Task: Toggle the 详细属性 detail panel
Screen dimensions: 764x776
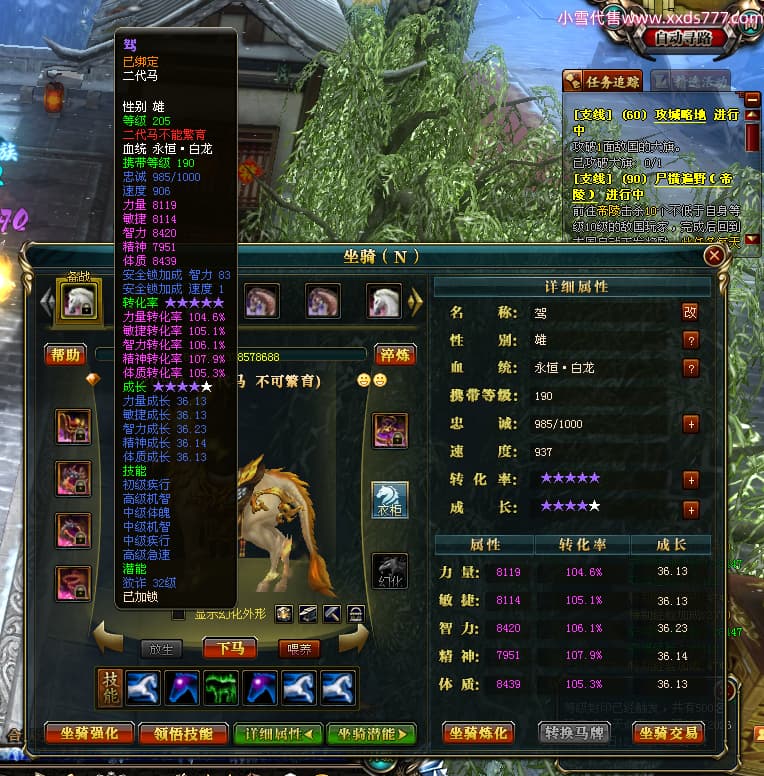Action: pyautogui.click(x=278, y=734)
